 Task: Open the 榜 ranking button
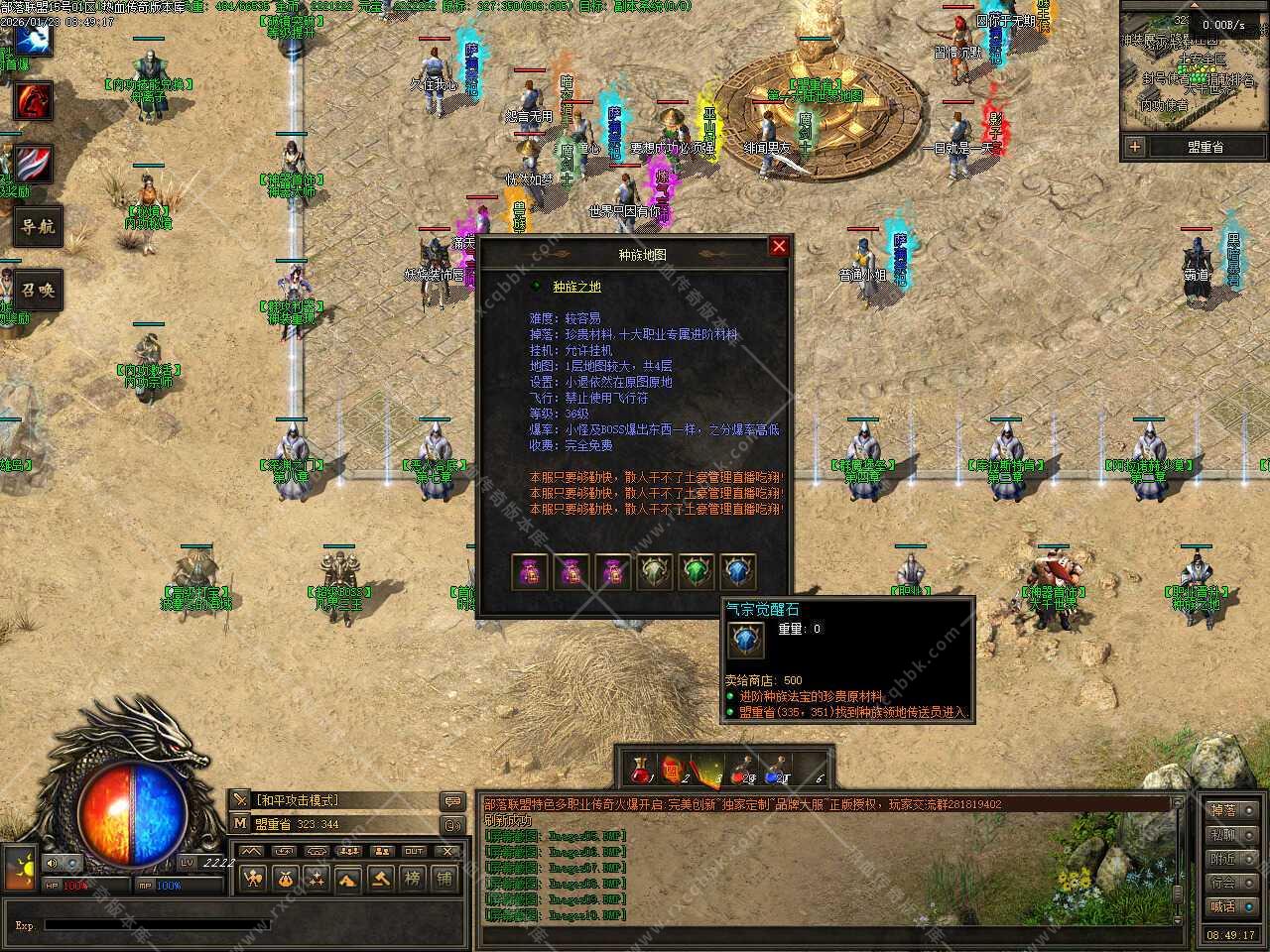click(413, 878)
